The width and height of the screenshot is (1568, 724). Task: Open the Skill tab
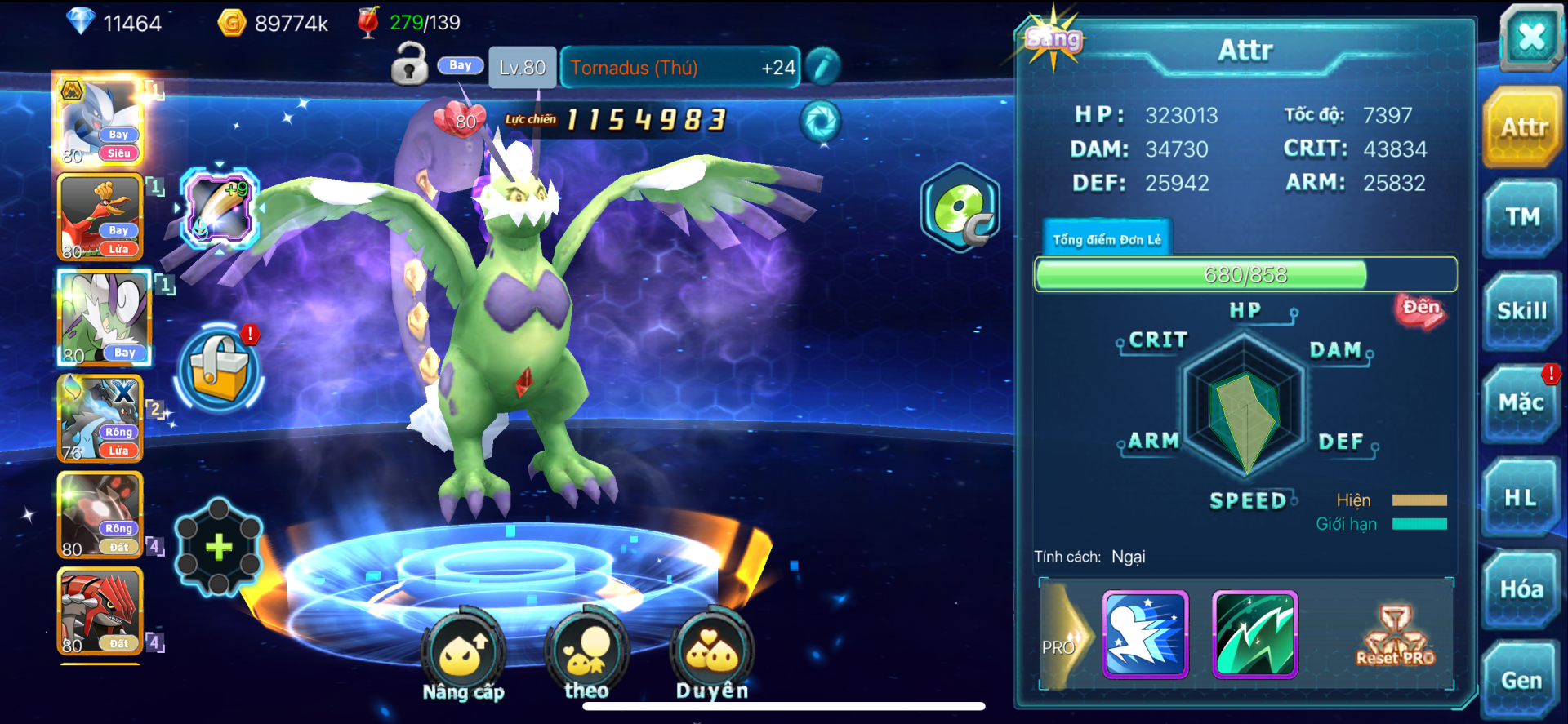1522,311
